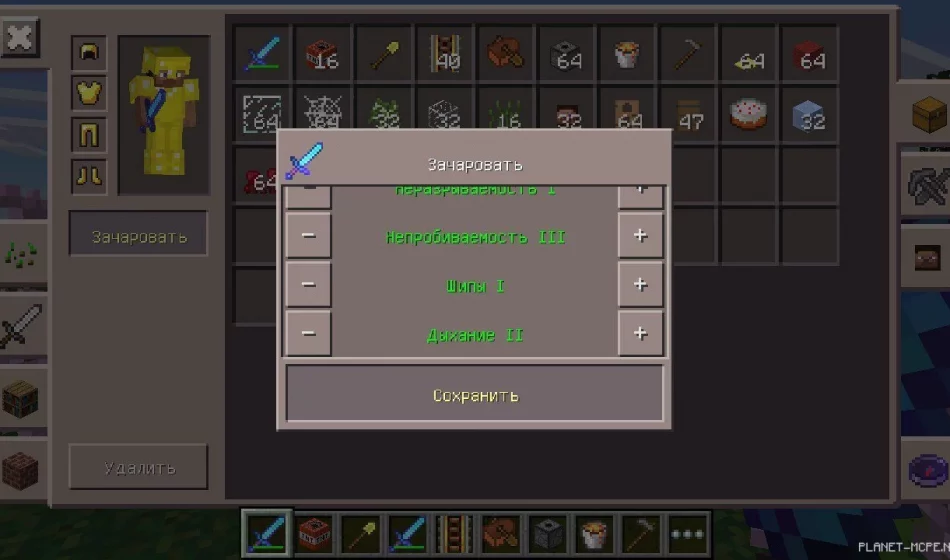Open the three-dots hotbar button
The image size is (950, 560).
[x=689, y=533]
